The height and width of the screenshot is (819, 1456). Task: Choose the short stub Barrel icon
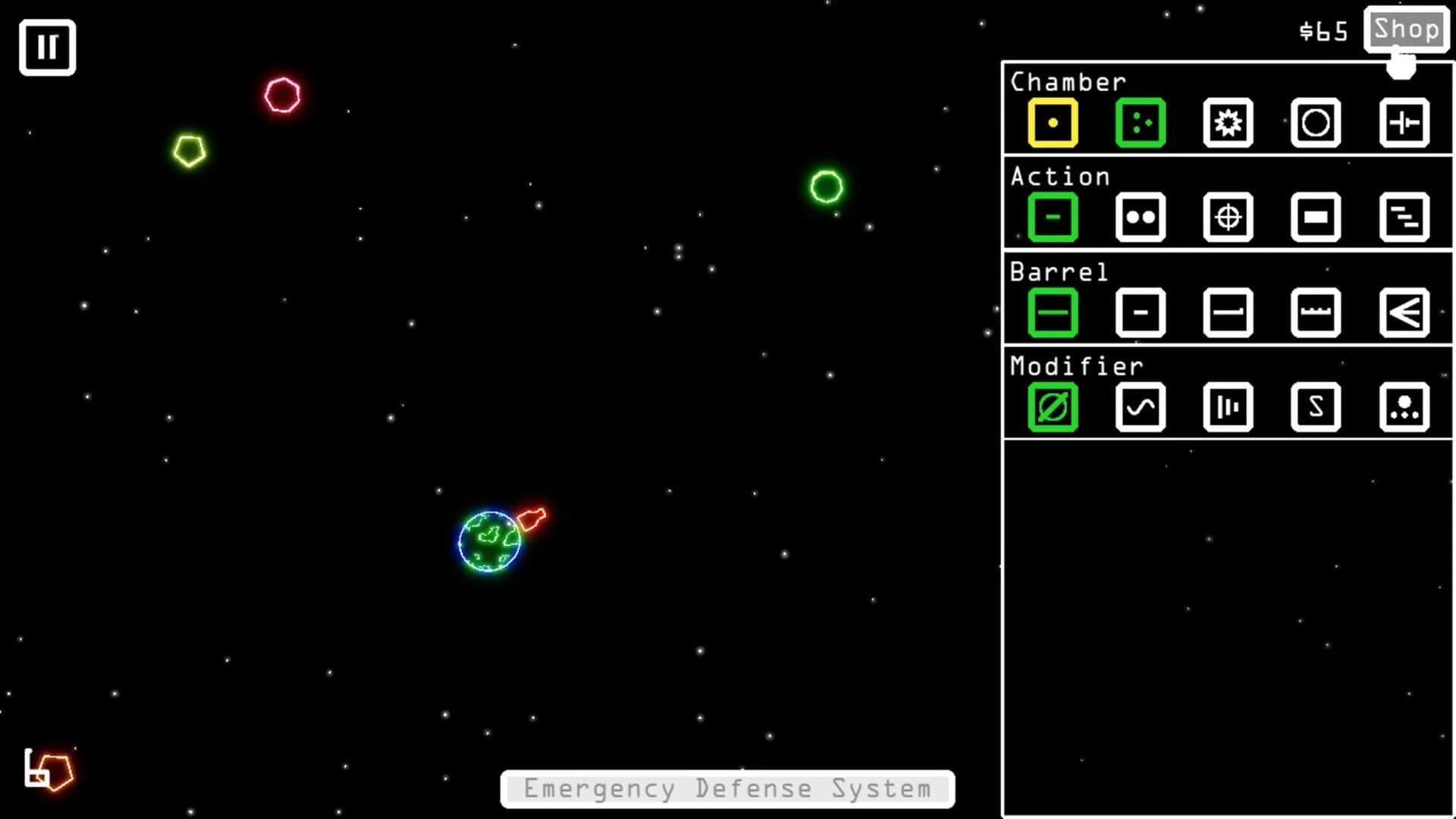(1141, 312)
